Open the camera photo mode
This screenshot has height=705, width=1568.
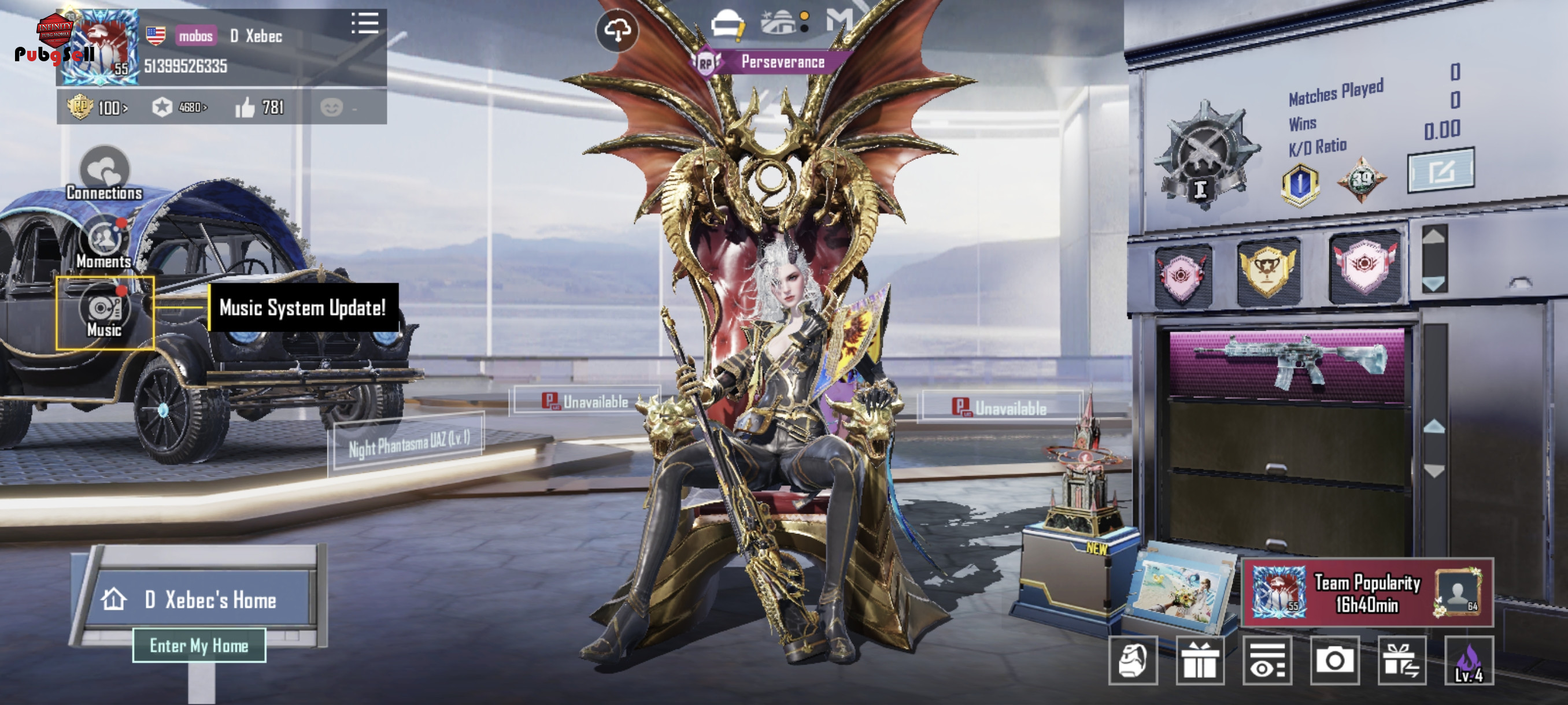[1334, 661]
